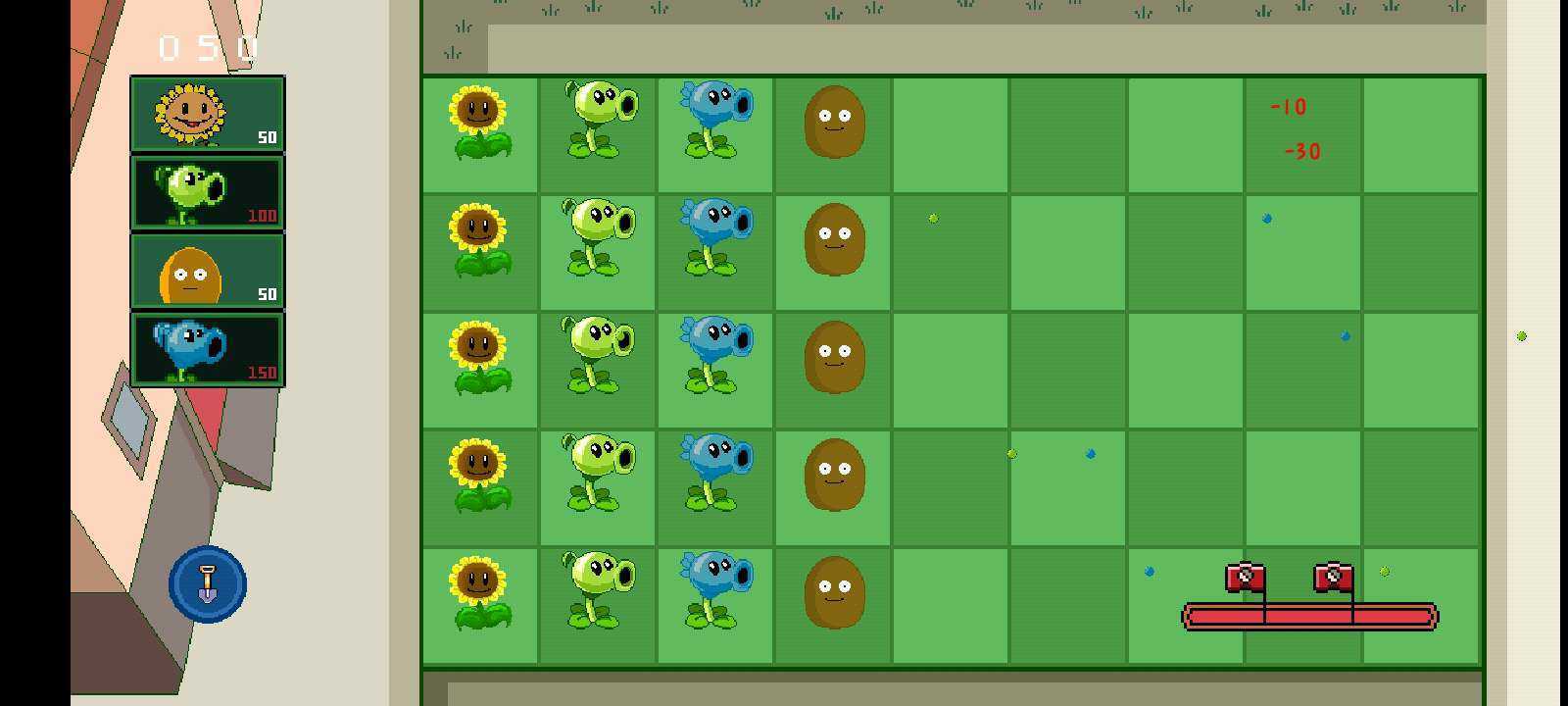Collect the green pea projectile mid-lawn

click(x=932, y=219)
